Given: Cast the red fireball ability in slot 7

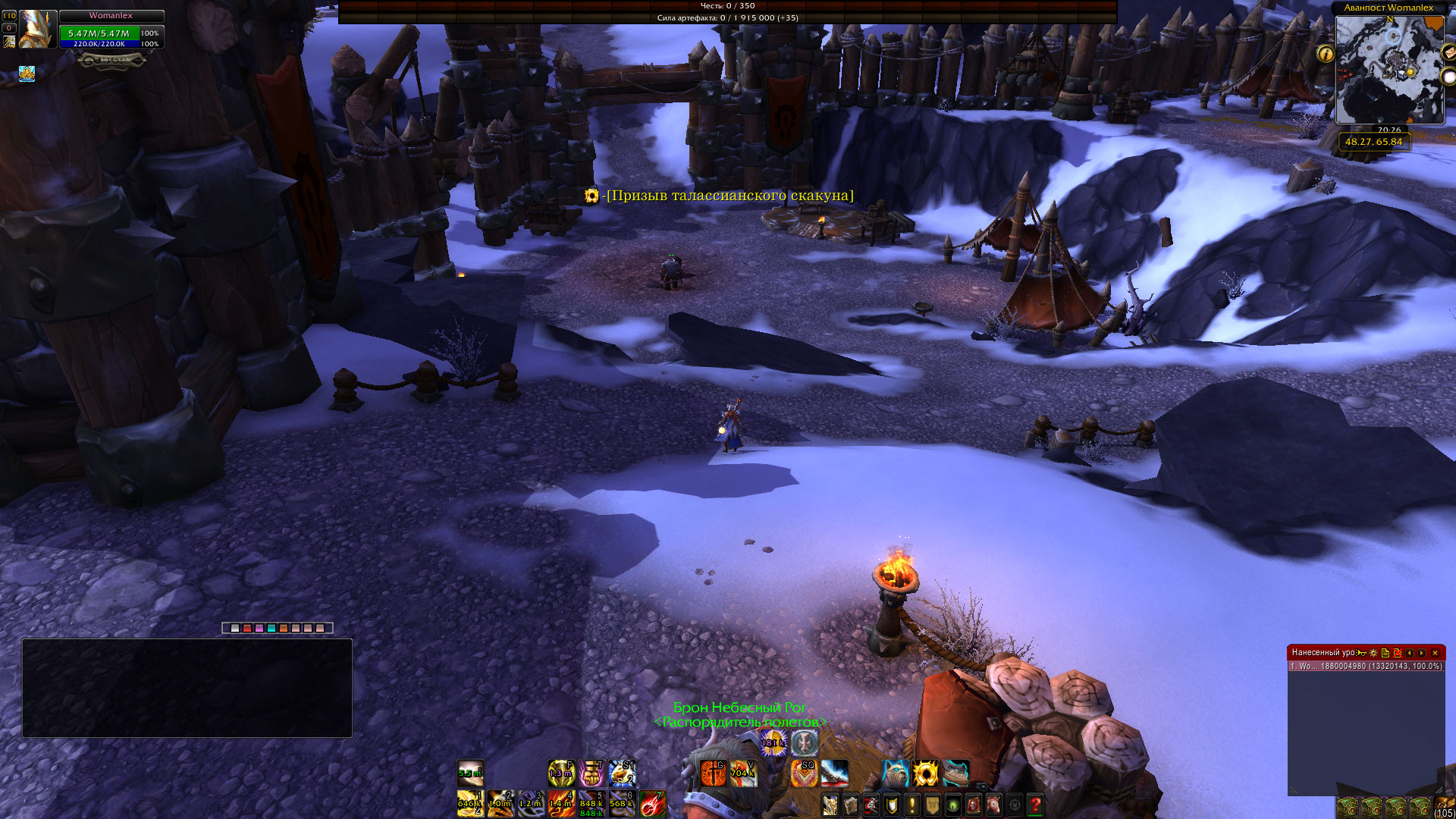Looking at the screenshot, I should [x=651, y=803].
